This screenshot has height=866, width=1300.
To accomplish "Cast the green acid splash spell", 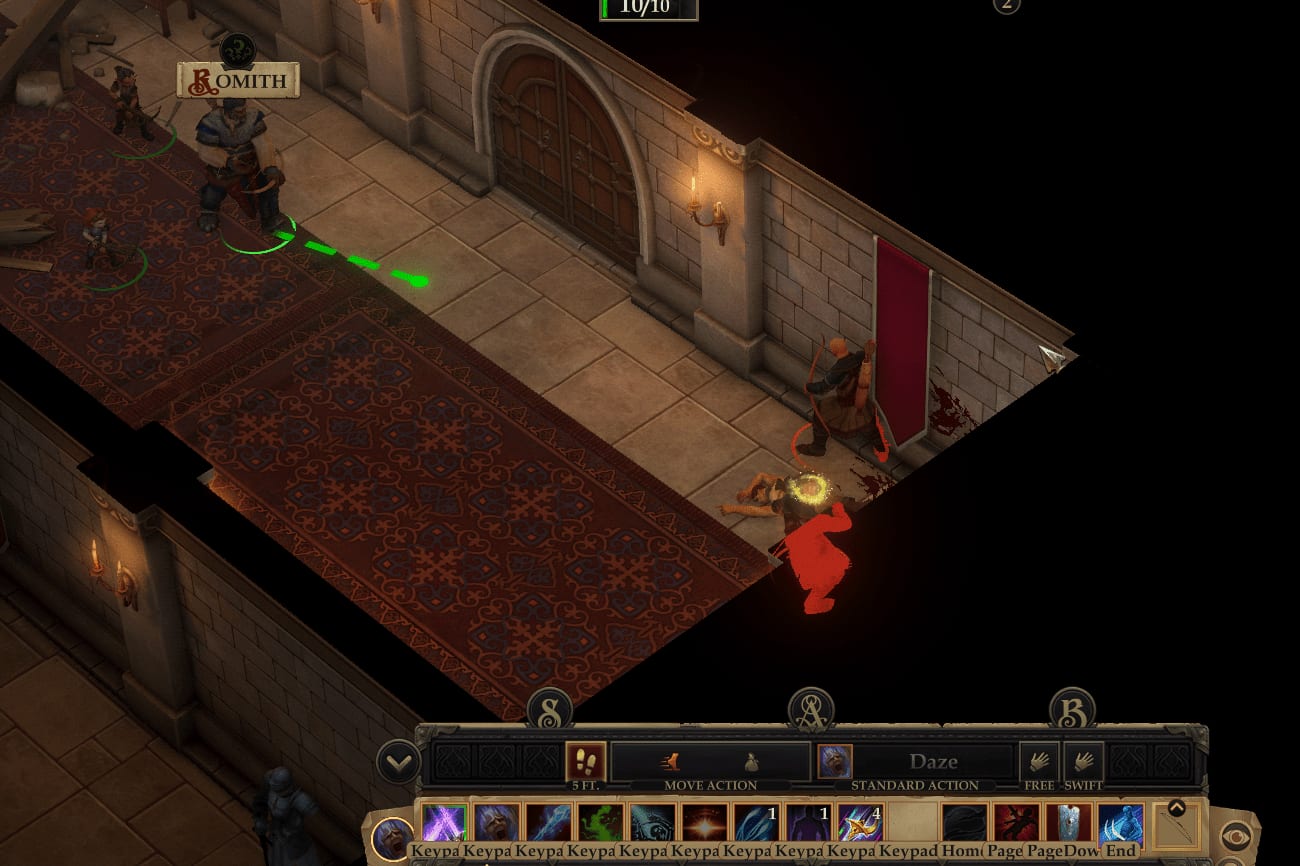I will click(x=598, y=823).
